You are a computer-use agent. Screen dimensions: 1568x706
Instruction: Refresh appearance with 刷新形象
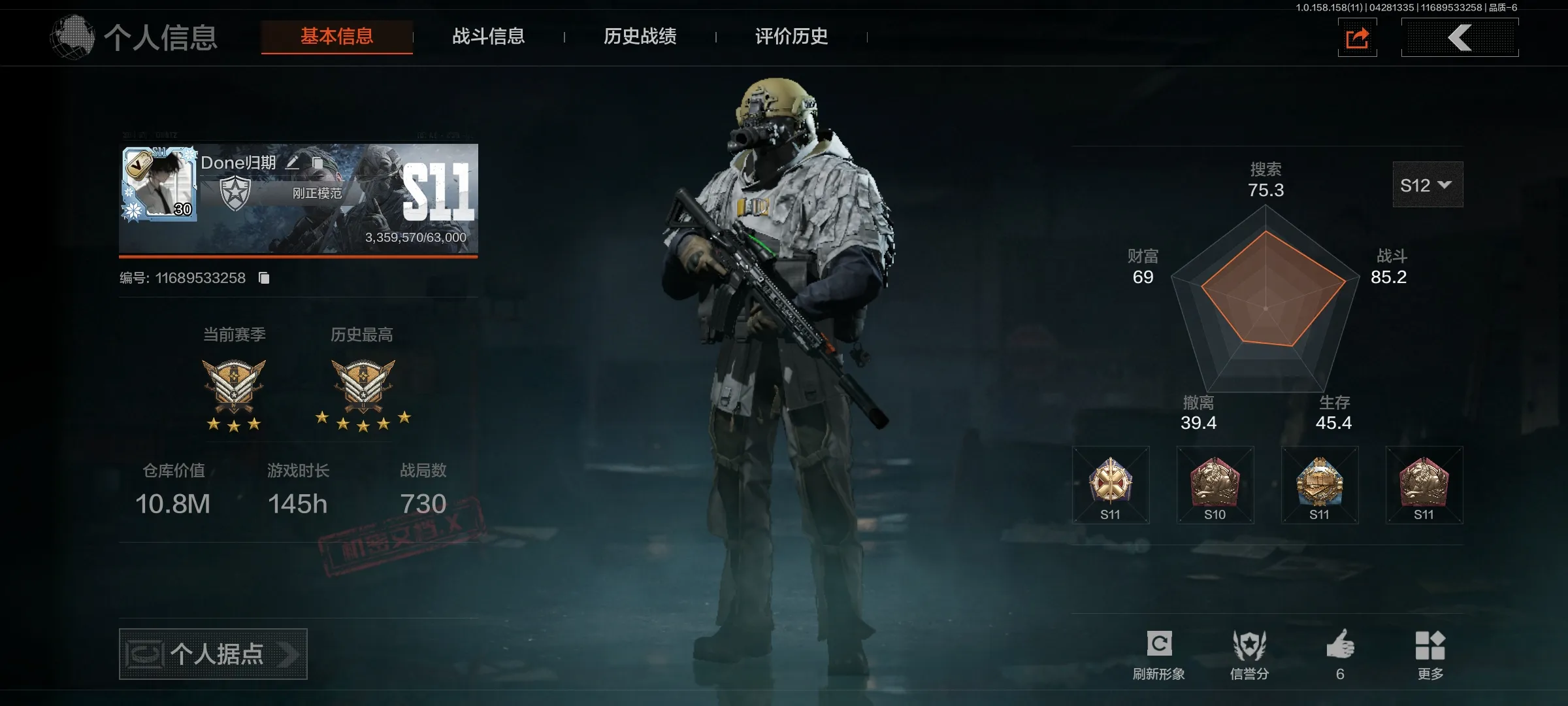click(1158, 654)
